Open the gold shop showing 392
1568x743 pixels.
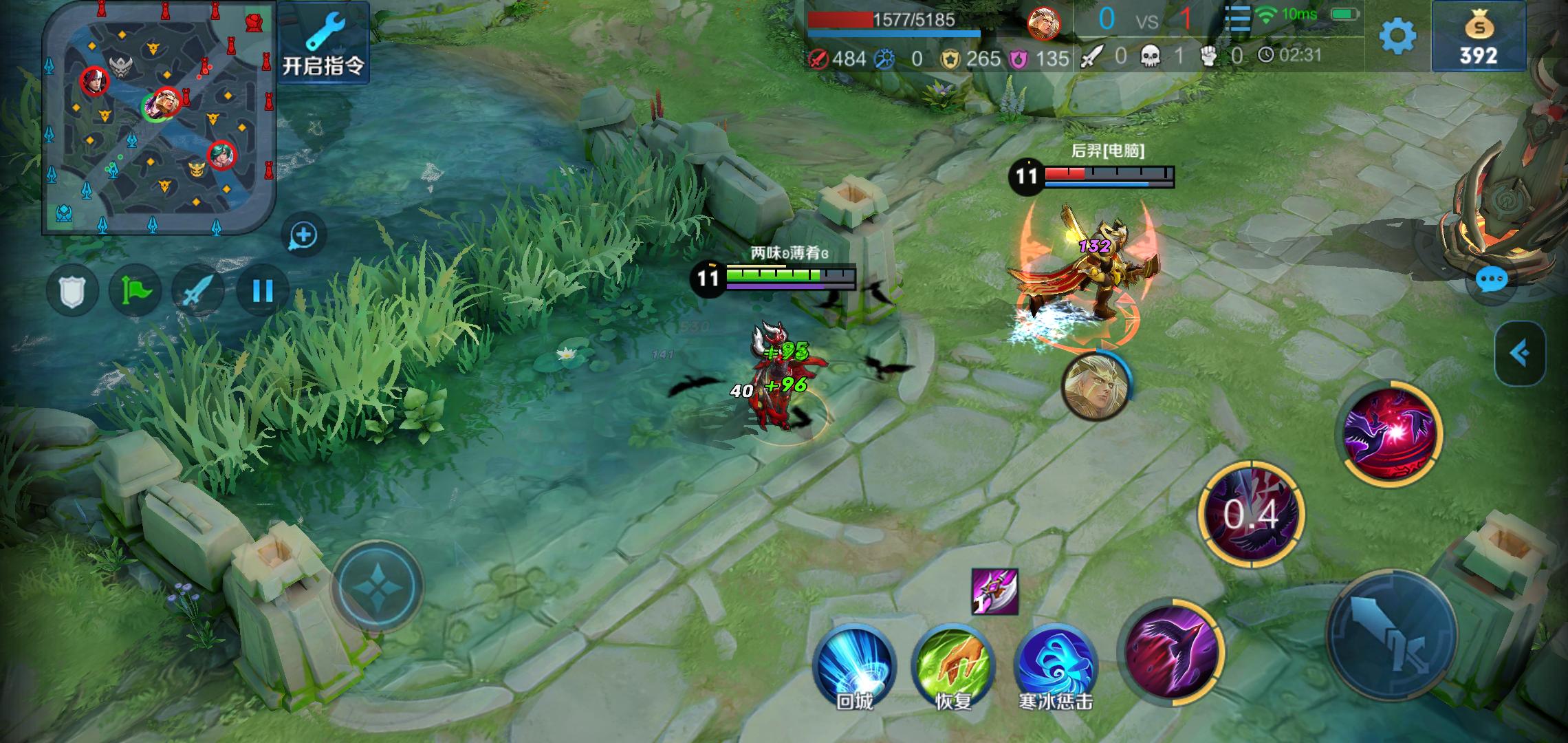coord(1478,37)
